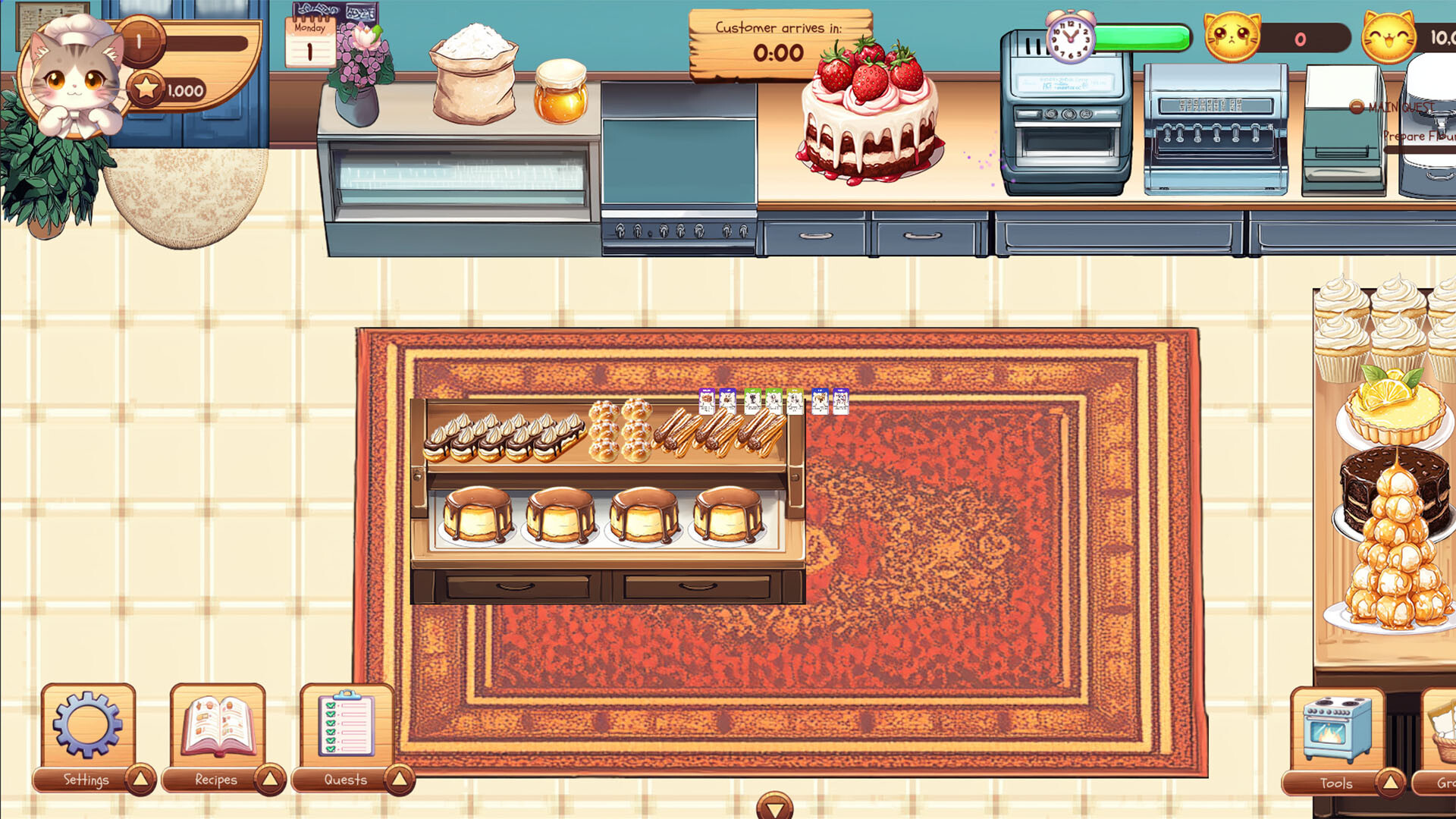Switch to the Quests panel
1456x819 pixels.
tap(346, 779)
